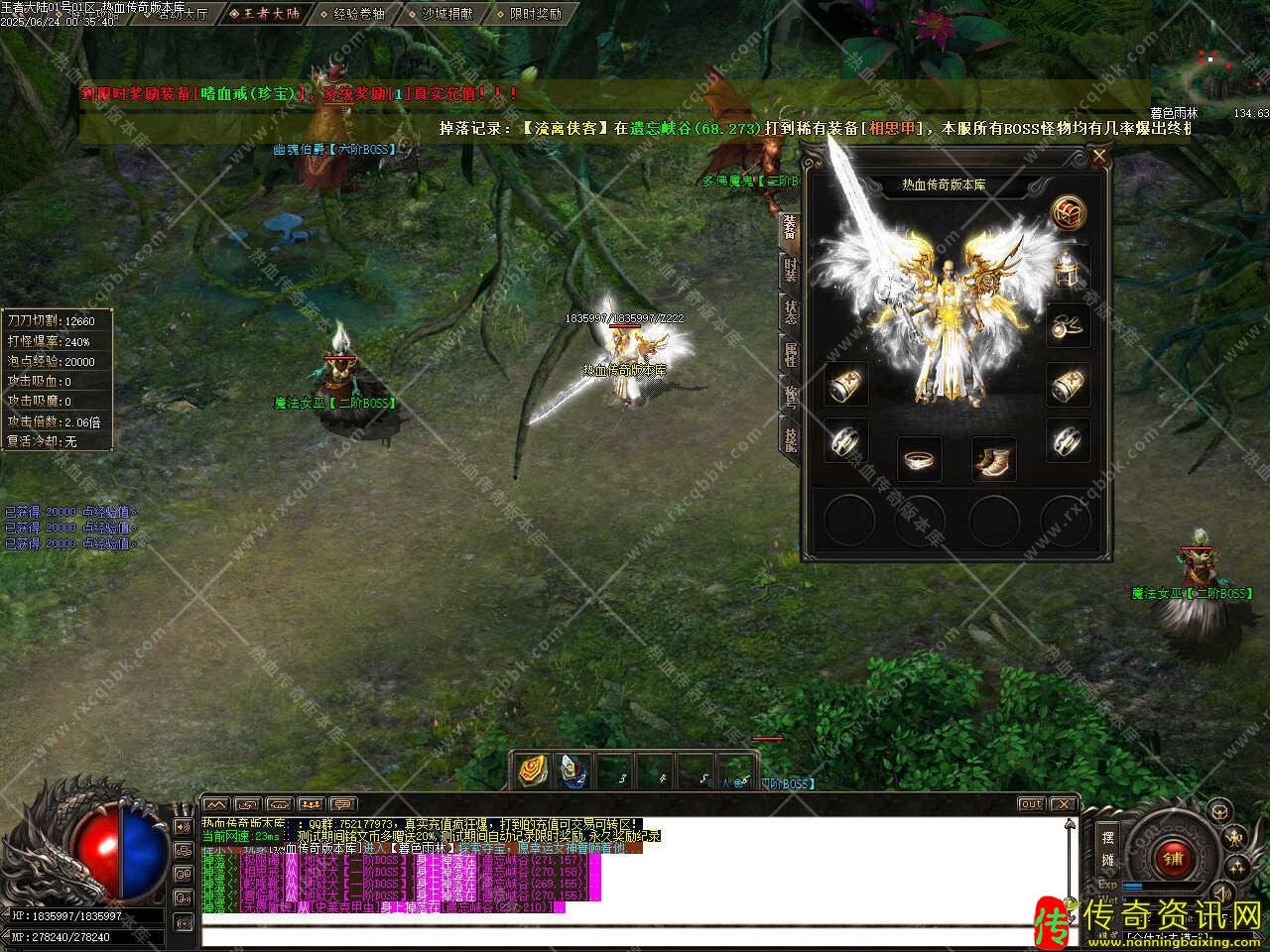
Task: Open the 沙城捐献 donation menu
Action: (x=445, y=14)
